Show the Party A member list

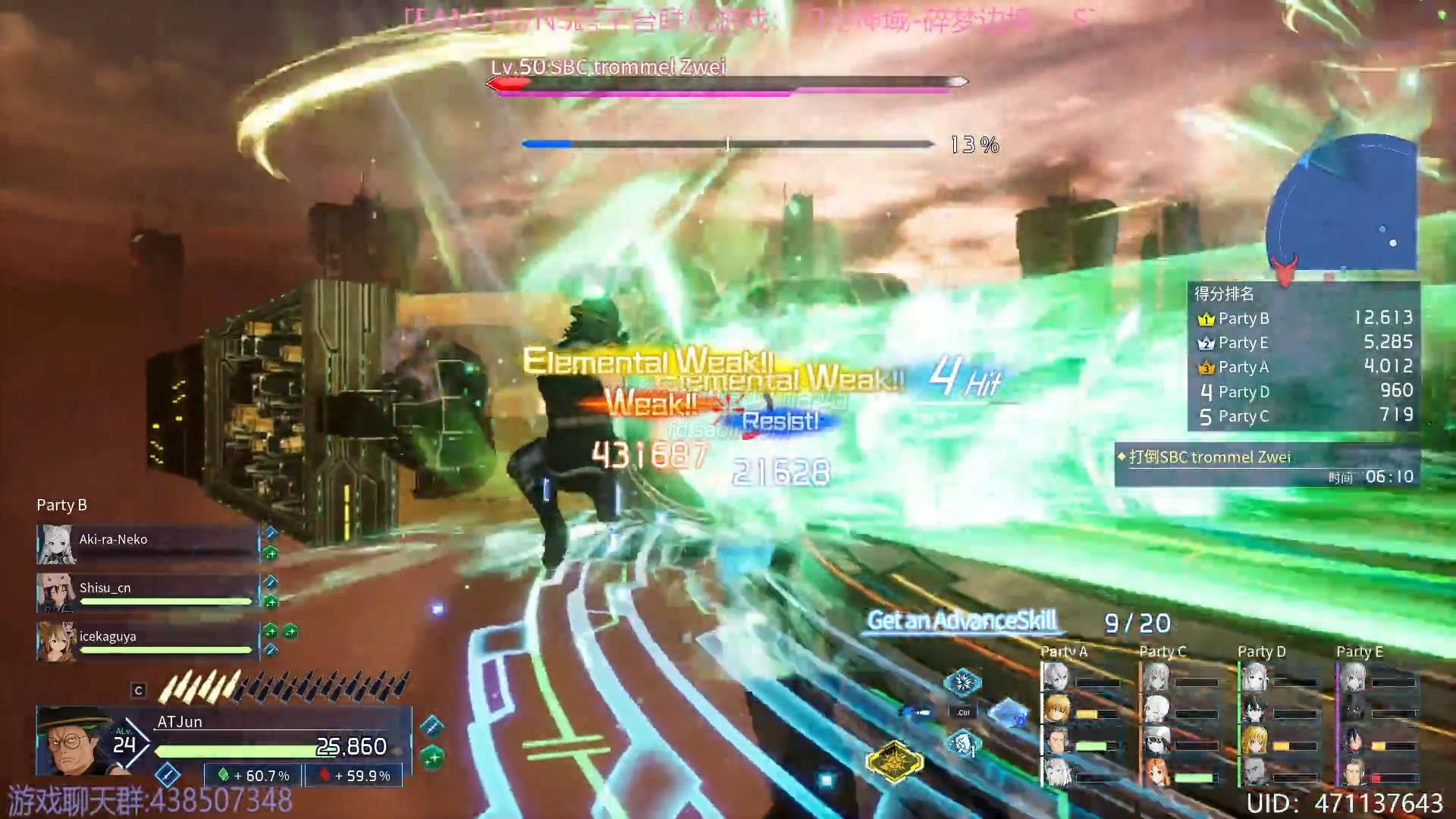1064,651
